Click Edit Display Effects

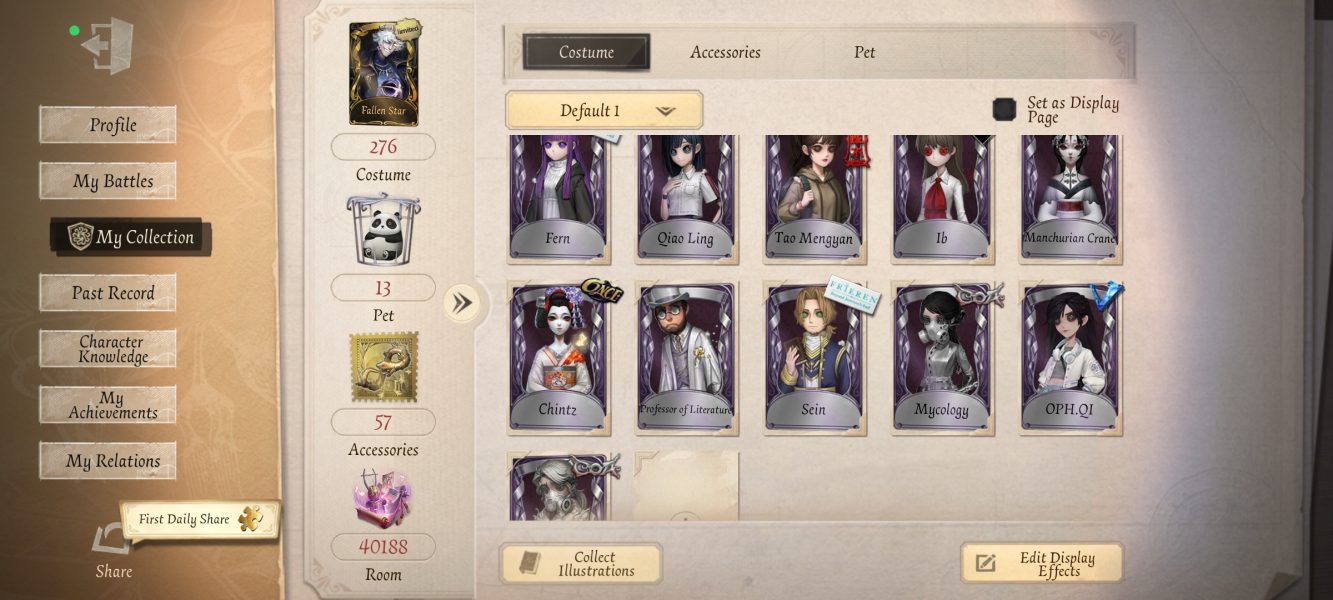tap(1042, 564)
